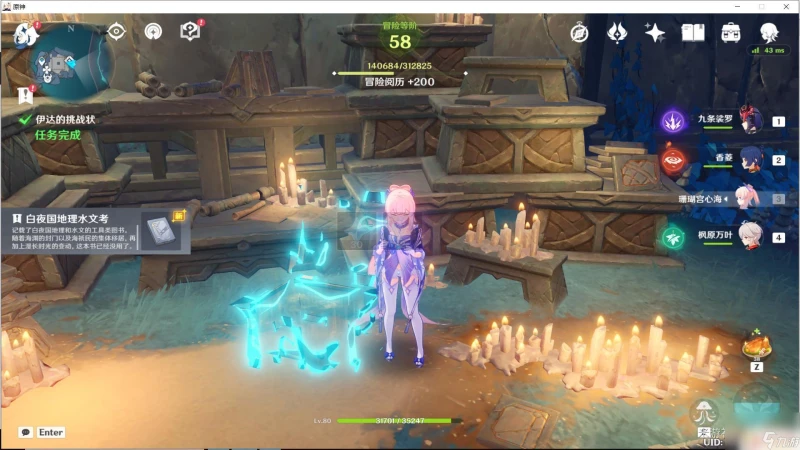Open the chat box speech bubble

(25, 432)
